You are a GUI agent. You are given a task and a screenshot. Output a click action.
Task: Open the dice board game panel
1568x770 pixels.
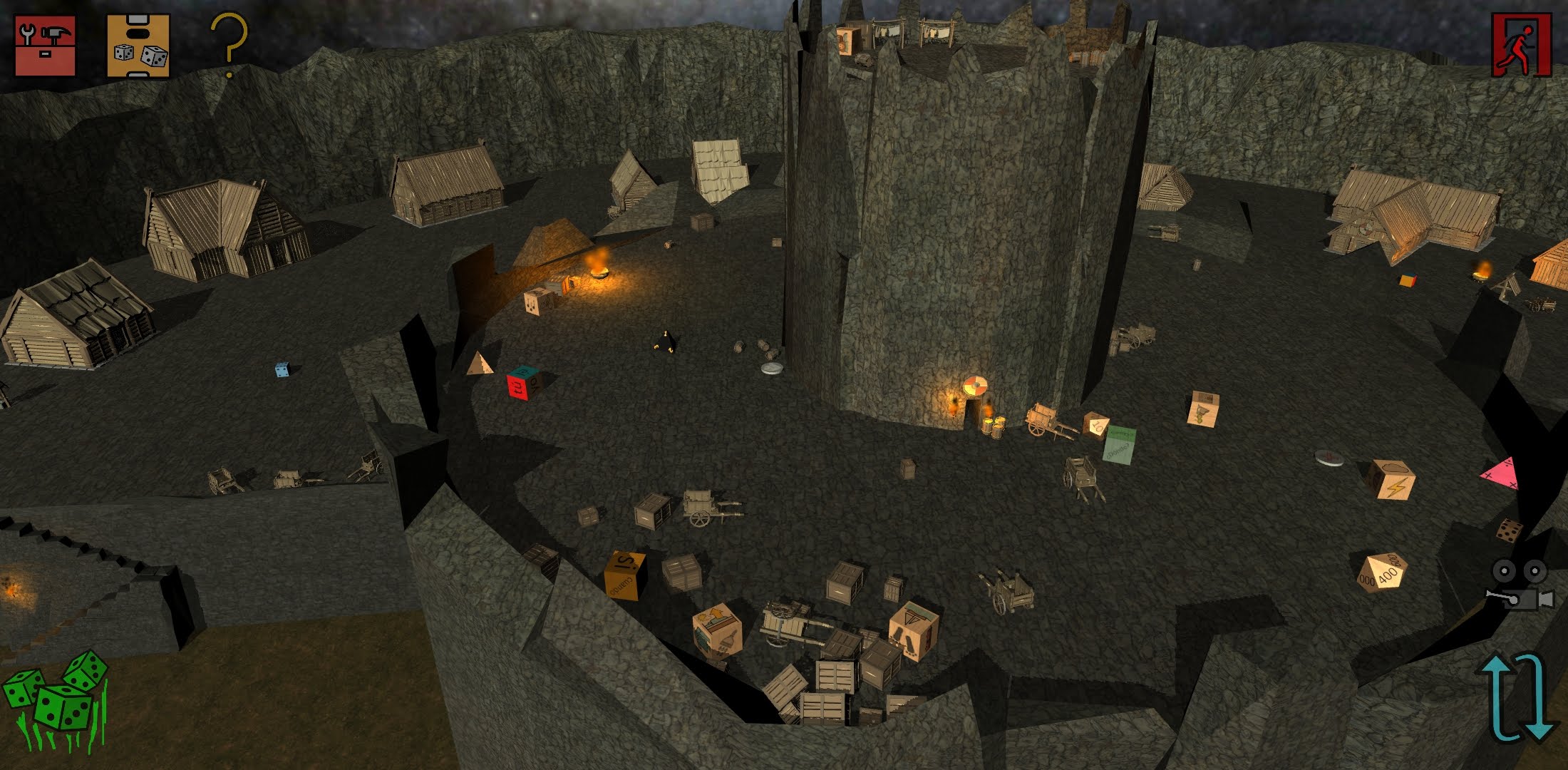pos(138,45)
